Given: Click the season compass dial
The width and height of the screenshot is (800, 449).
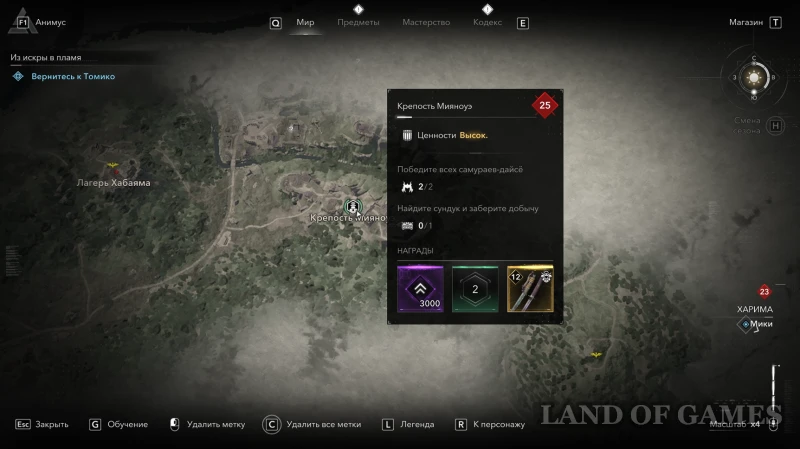Looking at the screenshot, I should (x=756, y=76).
